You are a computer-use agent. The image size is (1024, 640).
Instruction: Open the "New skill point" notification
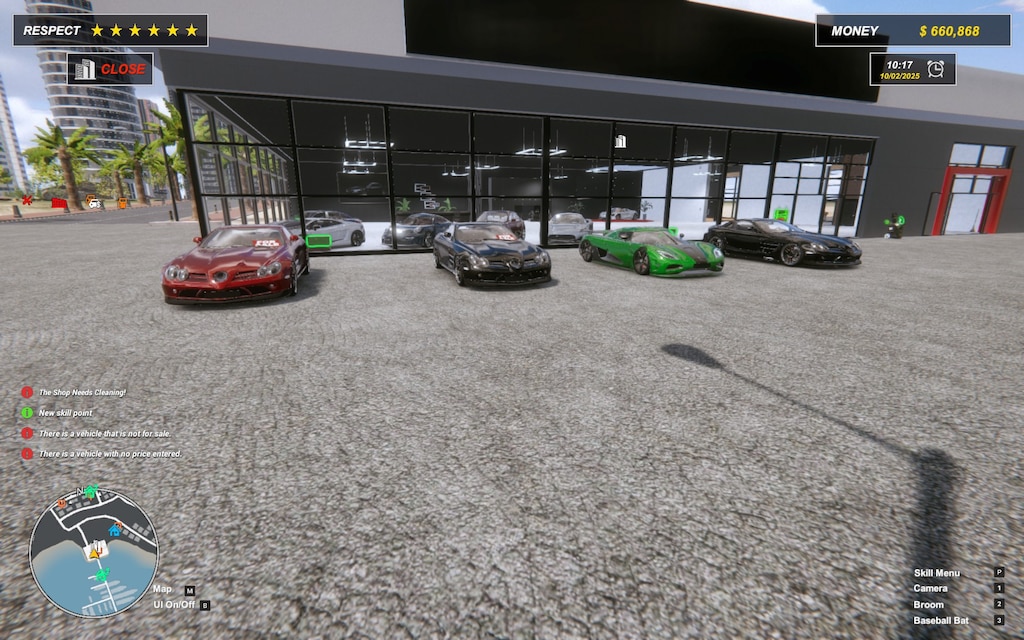click(x=68, y=412)
